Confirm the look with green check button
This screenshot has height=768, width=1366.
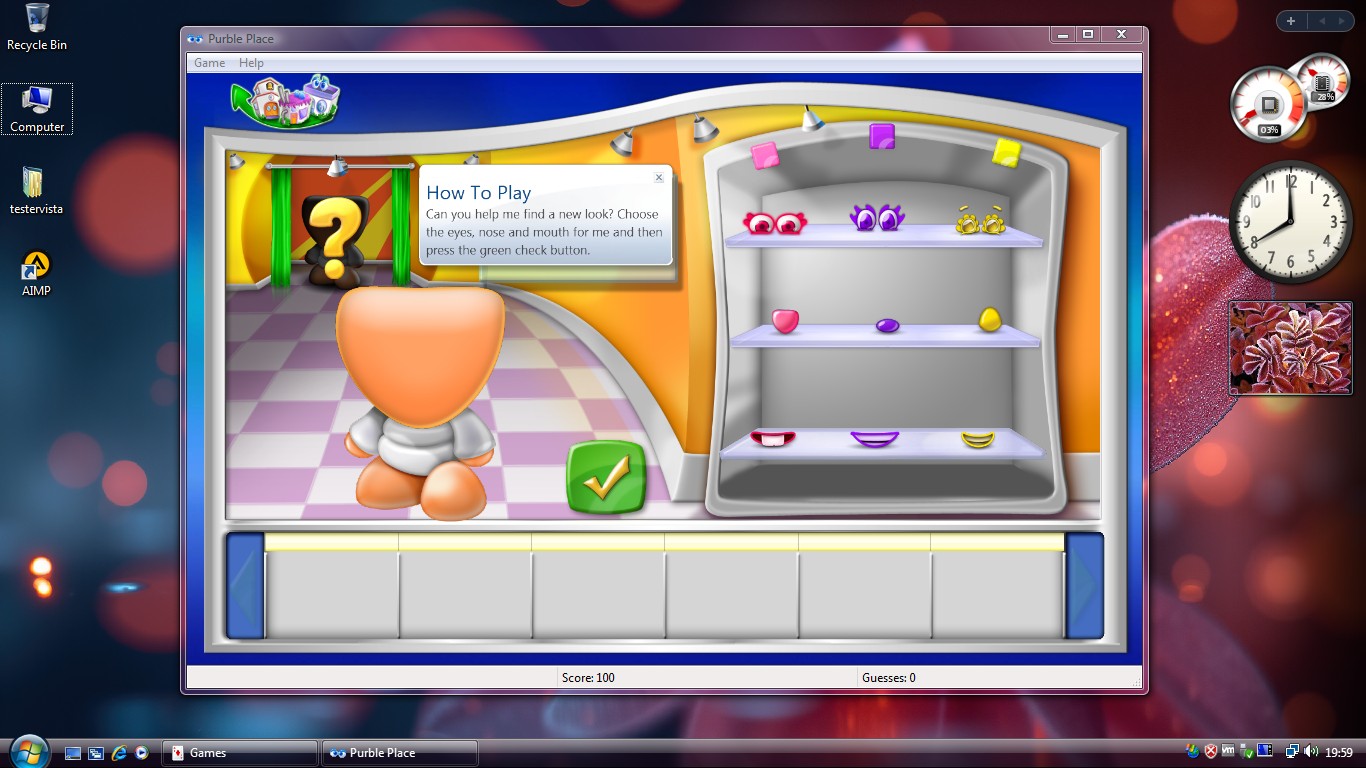[x=605, y=477]
